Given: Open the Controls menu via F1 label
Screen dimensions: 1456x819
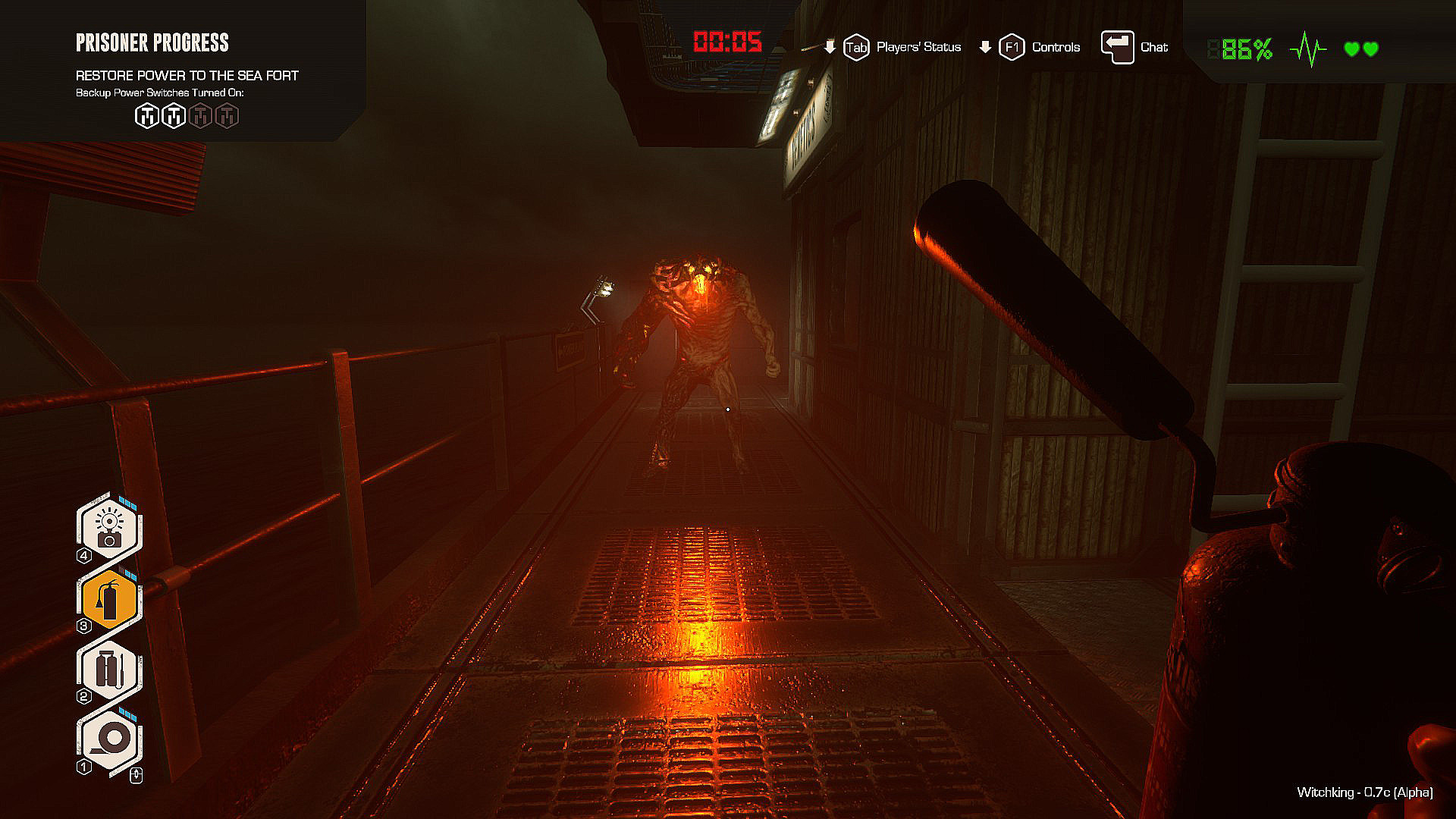Looking at the screenshot, I should click(x=1012, y=46).
